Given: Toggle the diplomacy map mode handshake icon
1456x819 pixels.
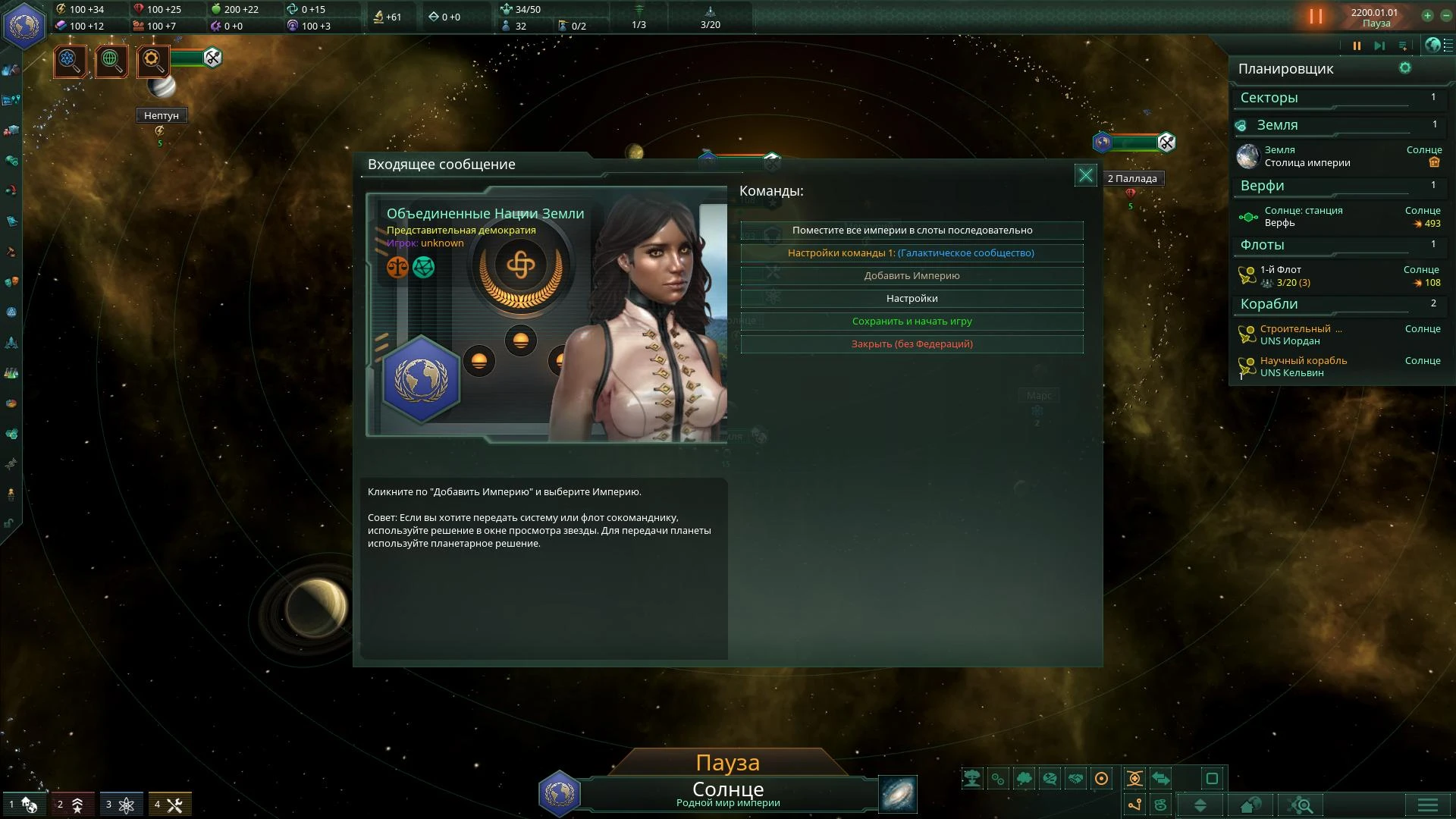Looking at the screenshot, I should (1076, 777).
